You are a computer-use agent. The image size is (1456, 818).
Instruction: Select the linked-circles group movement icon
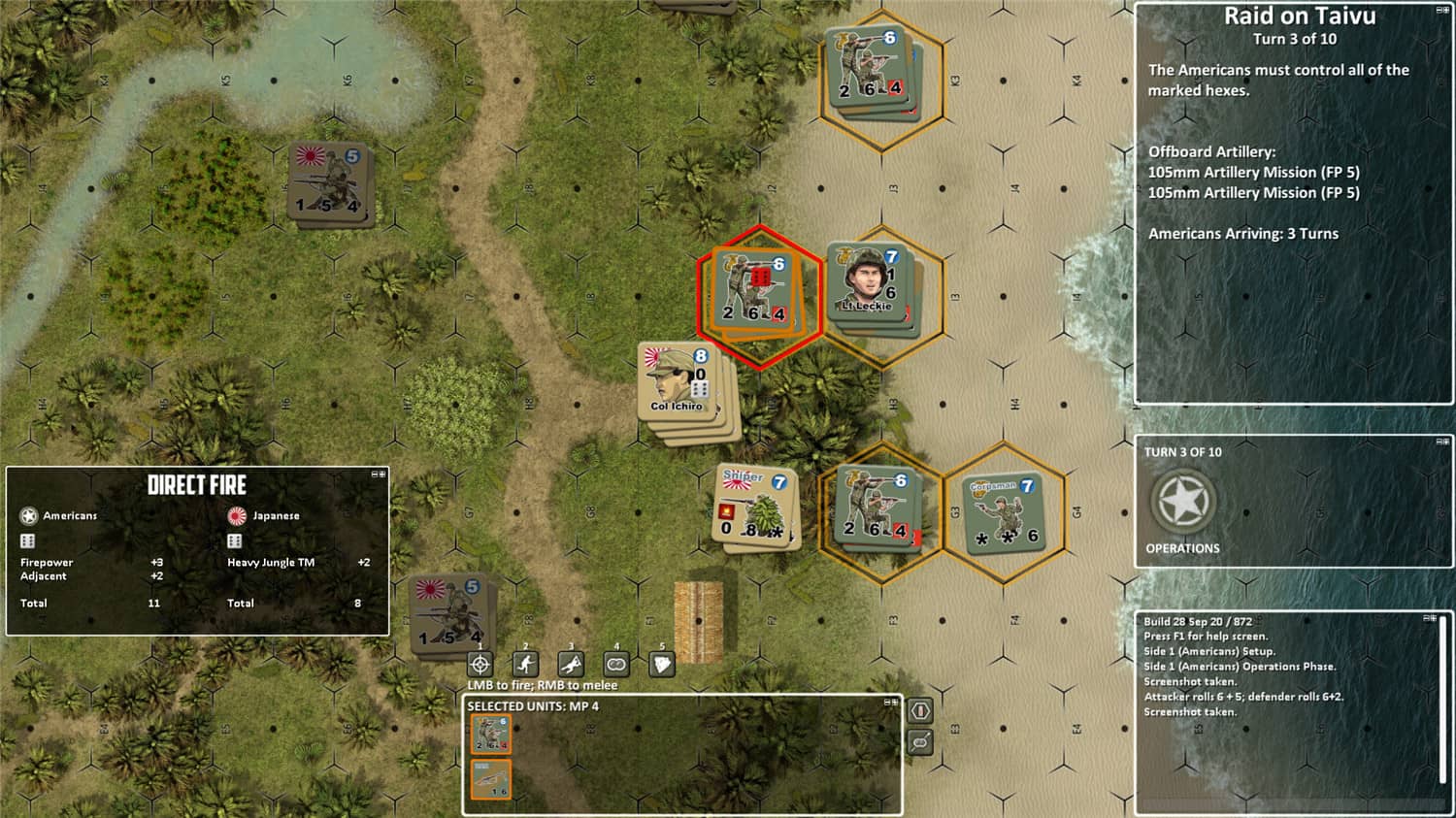[x=615, y=664]
